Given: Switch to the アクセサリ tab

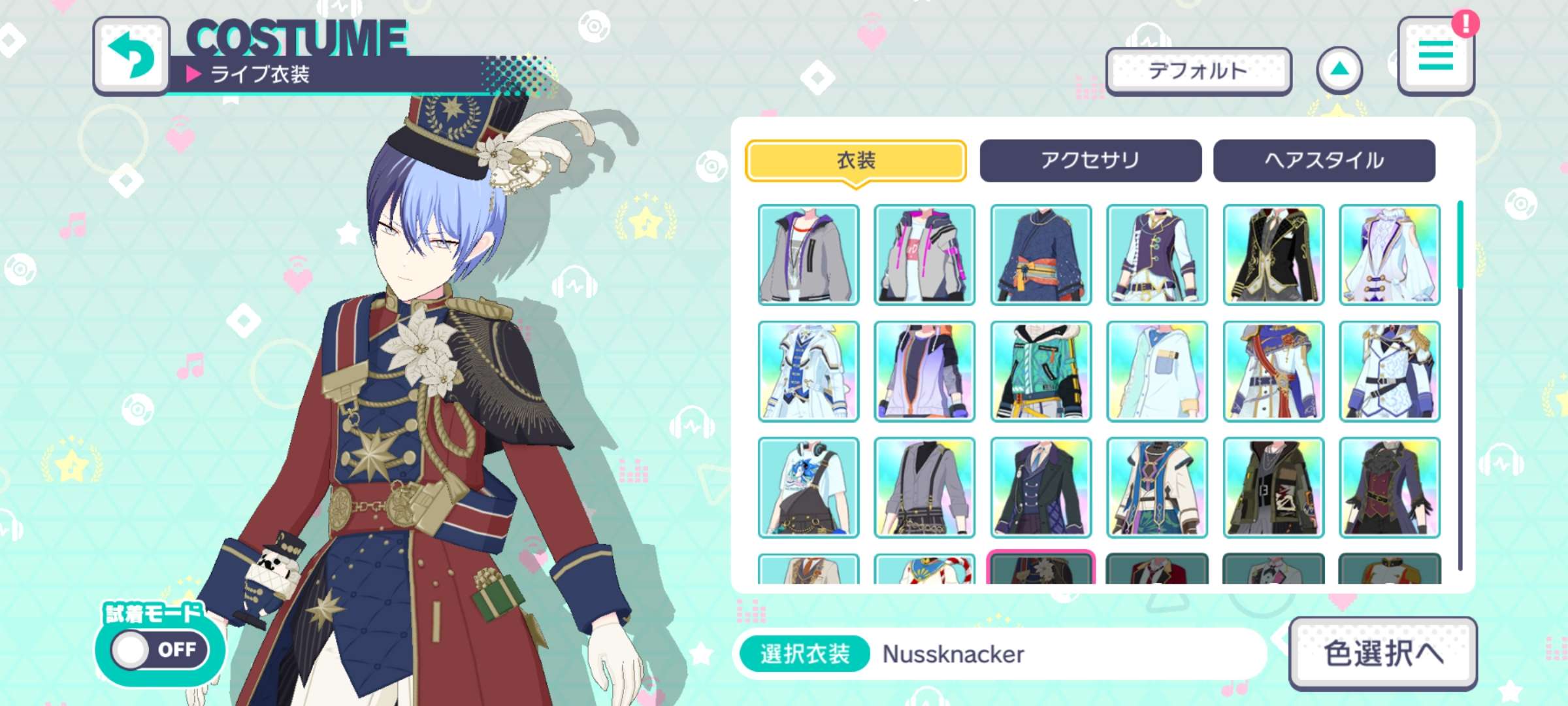Looking at the screenshot, I should tap(1090, 160).
